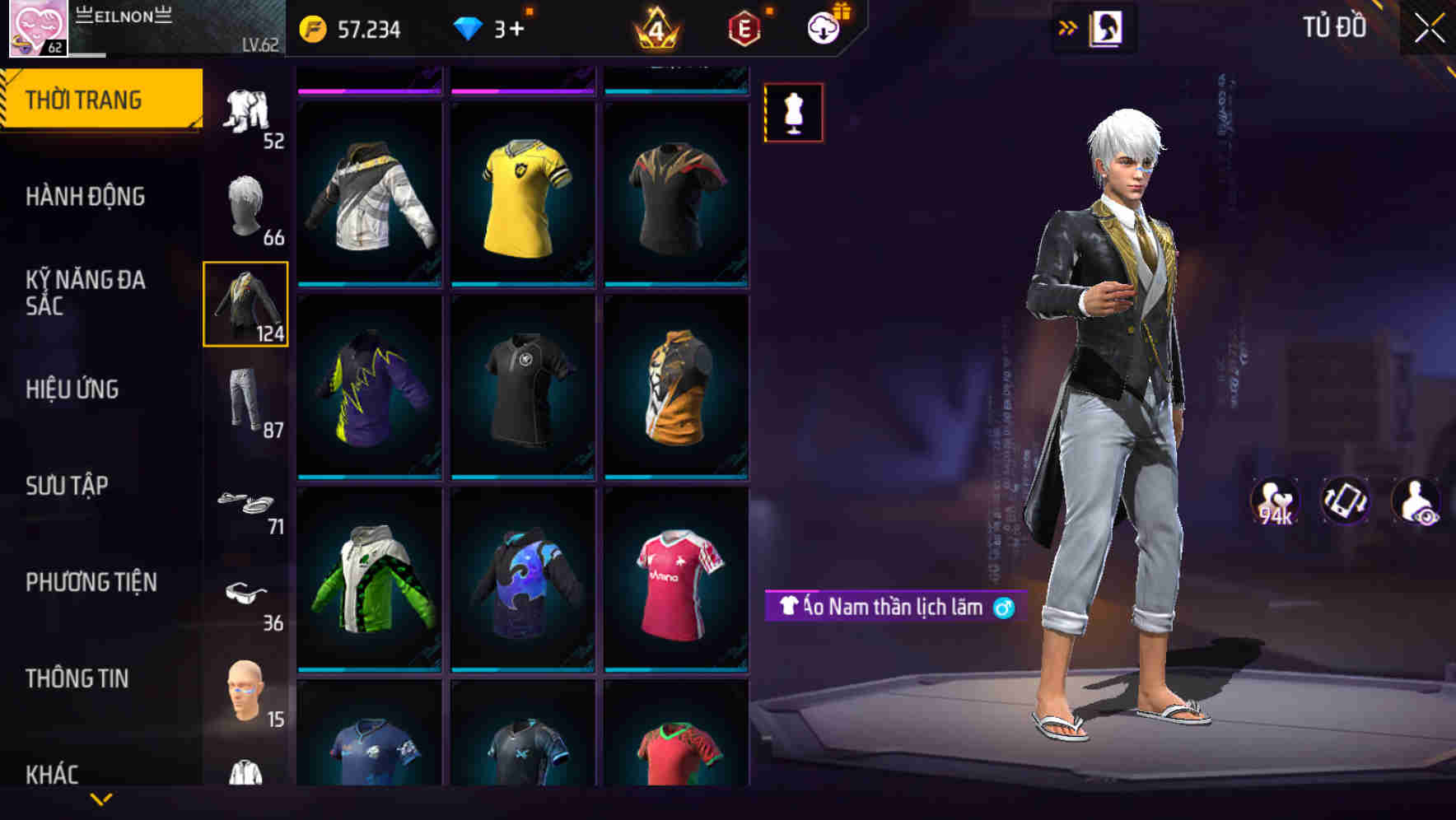This screenshot has width=1456, height=820.
Task: Click the mannequin outfit preset icon
Action: coord(793,113)
